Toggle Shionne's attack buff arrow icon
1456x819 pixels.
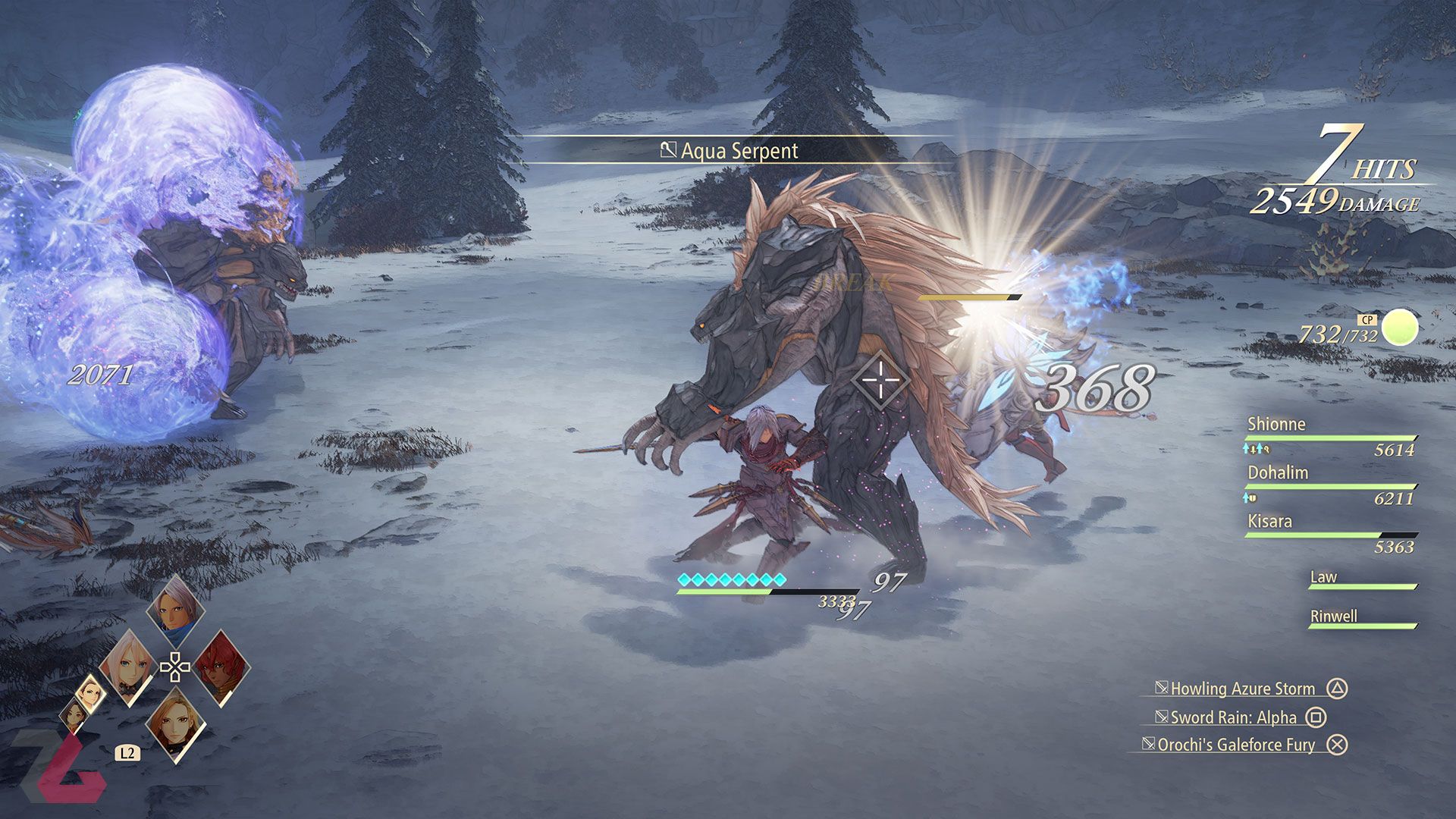click(1245, 449)
